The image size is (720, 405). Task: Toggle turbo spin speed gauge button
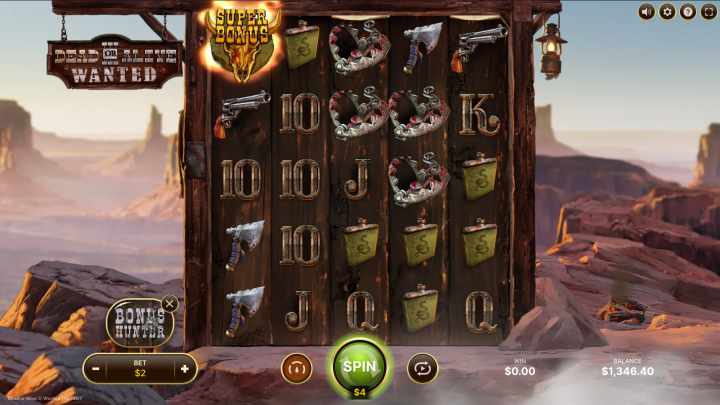click(x=296, y=368)
